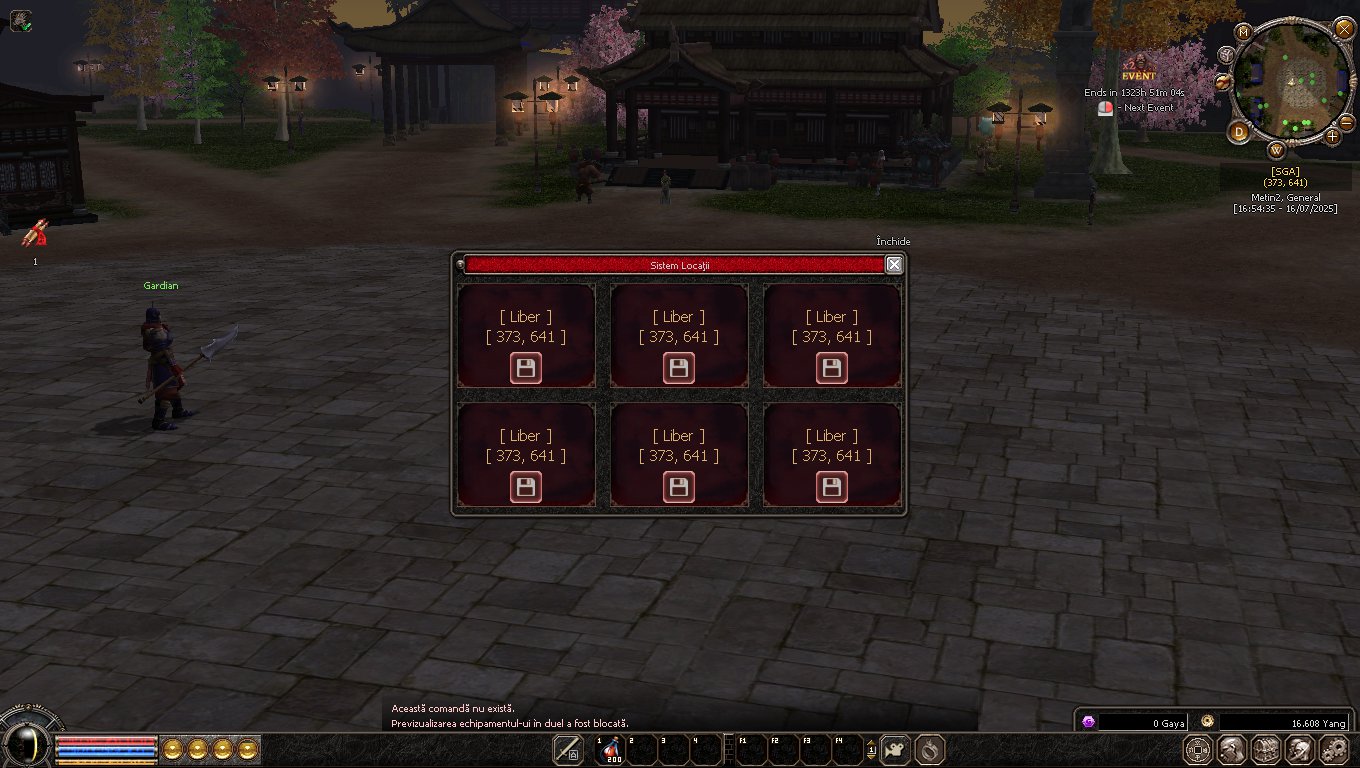The image size is (1360, 768).
Task: Click the minimap's D button
Action: [x=1240, y=132]
